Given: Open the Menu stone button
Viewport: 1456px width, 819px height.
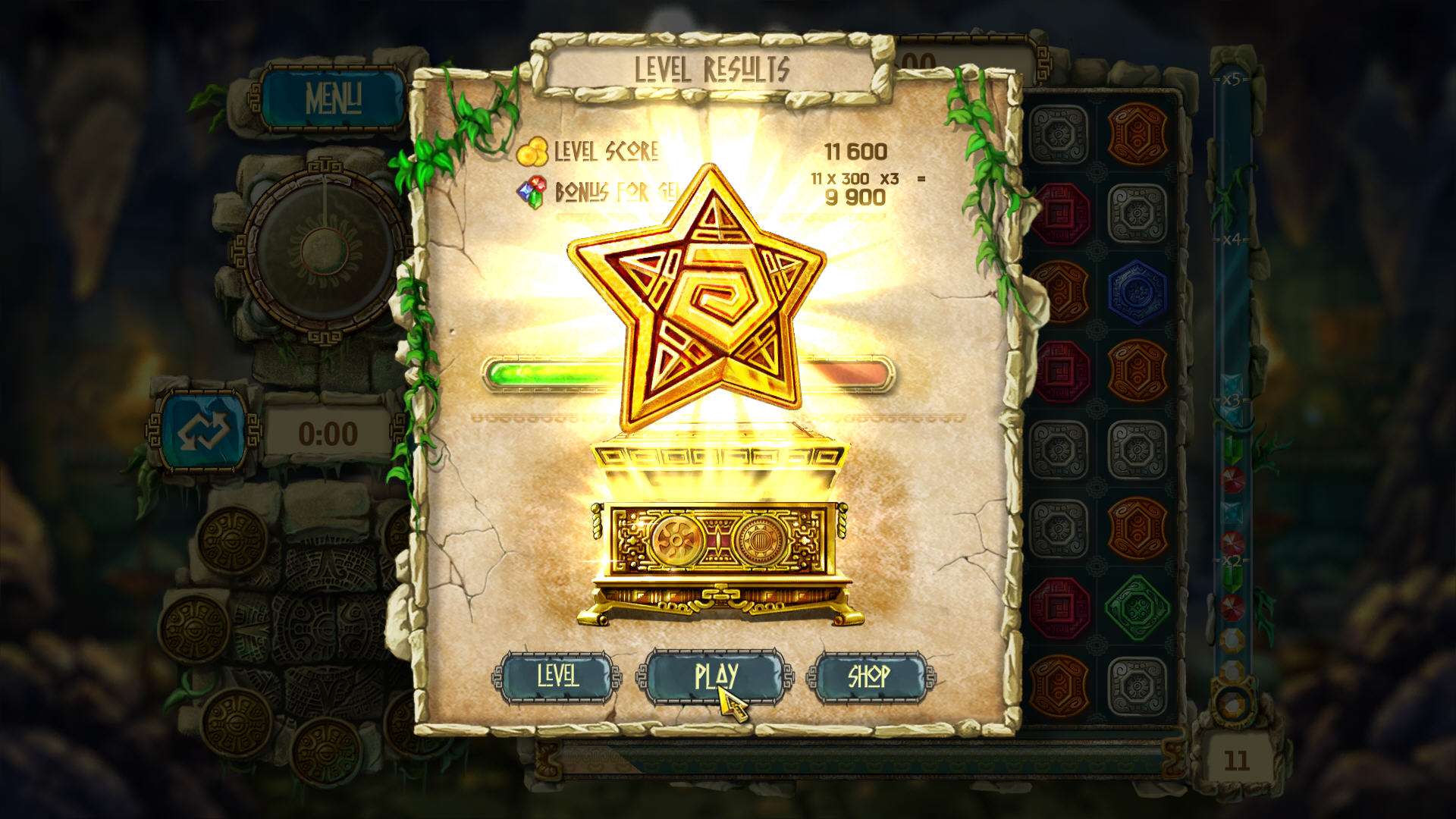Looking at the screenshot, I should pyautogui.click(x=333, y=99).
